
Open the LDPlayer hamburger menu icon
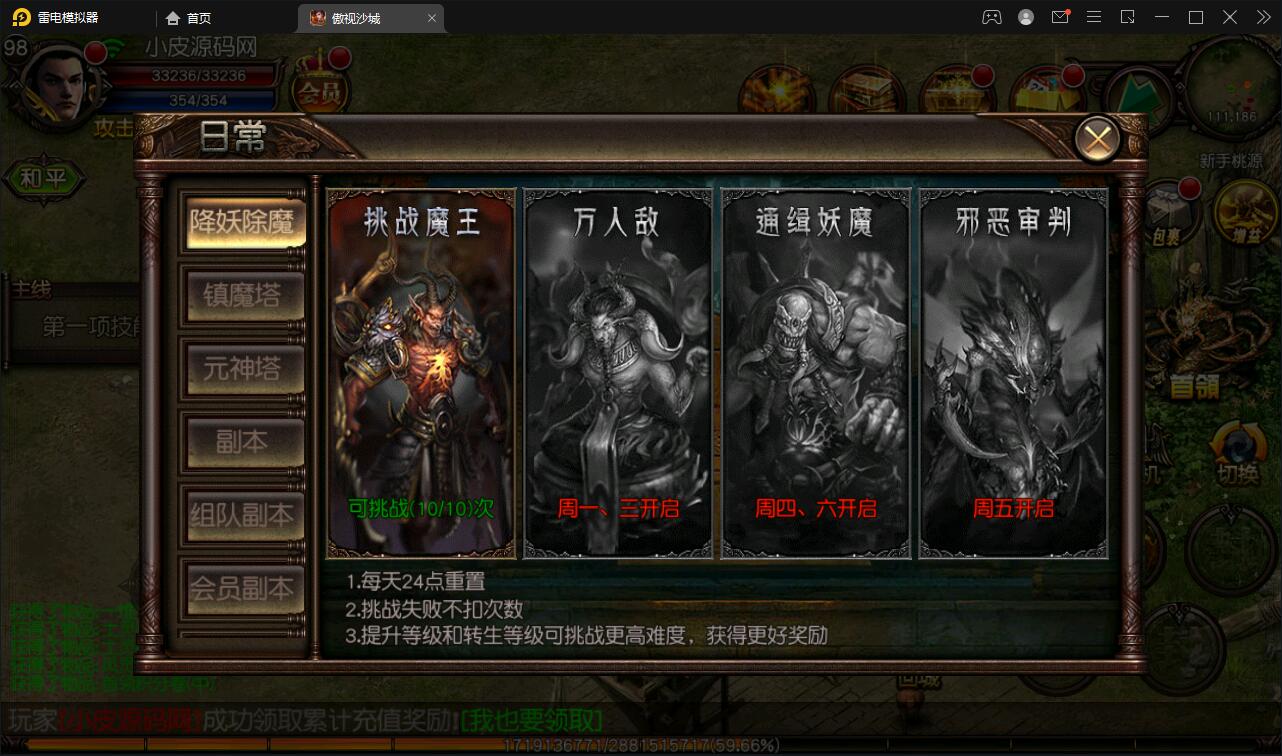pos(1094,17)
